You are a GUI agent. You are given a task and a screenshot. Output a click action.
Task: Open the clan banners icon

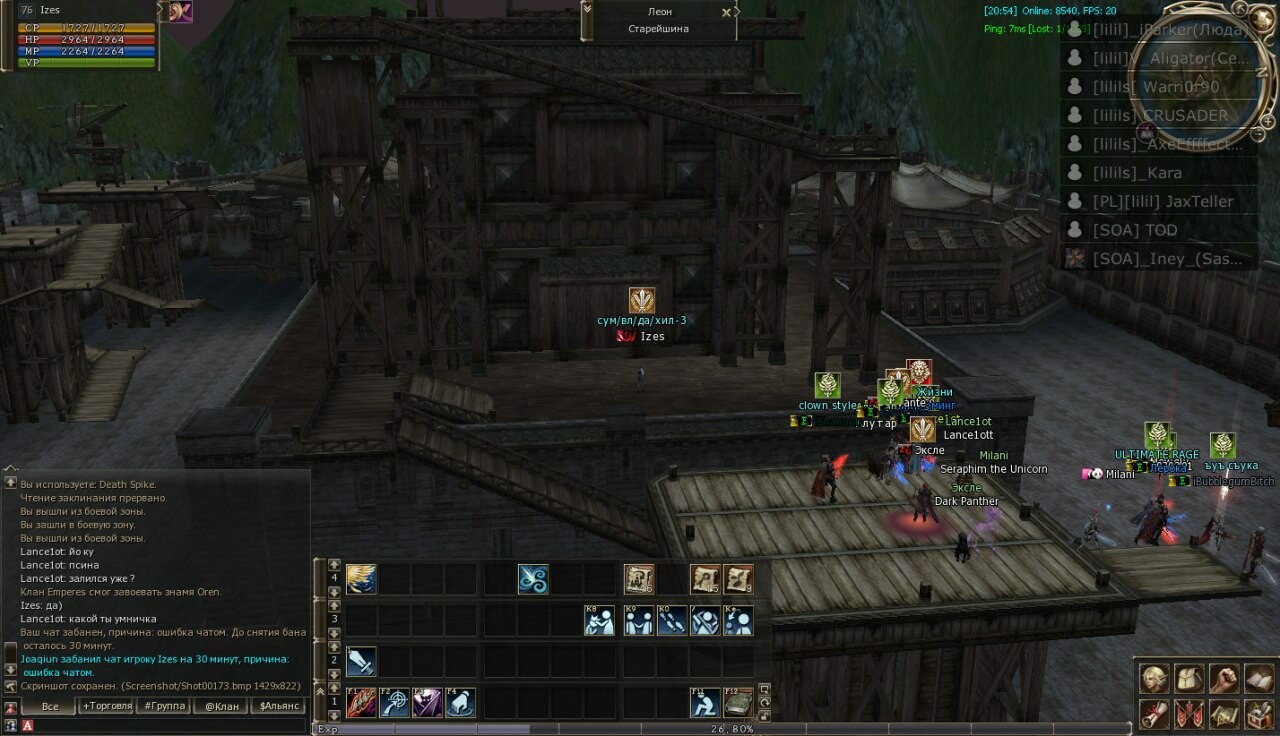(1189, 714)
